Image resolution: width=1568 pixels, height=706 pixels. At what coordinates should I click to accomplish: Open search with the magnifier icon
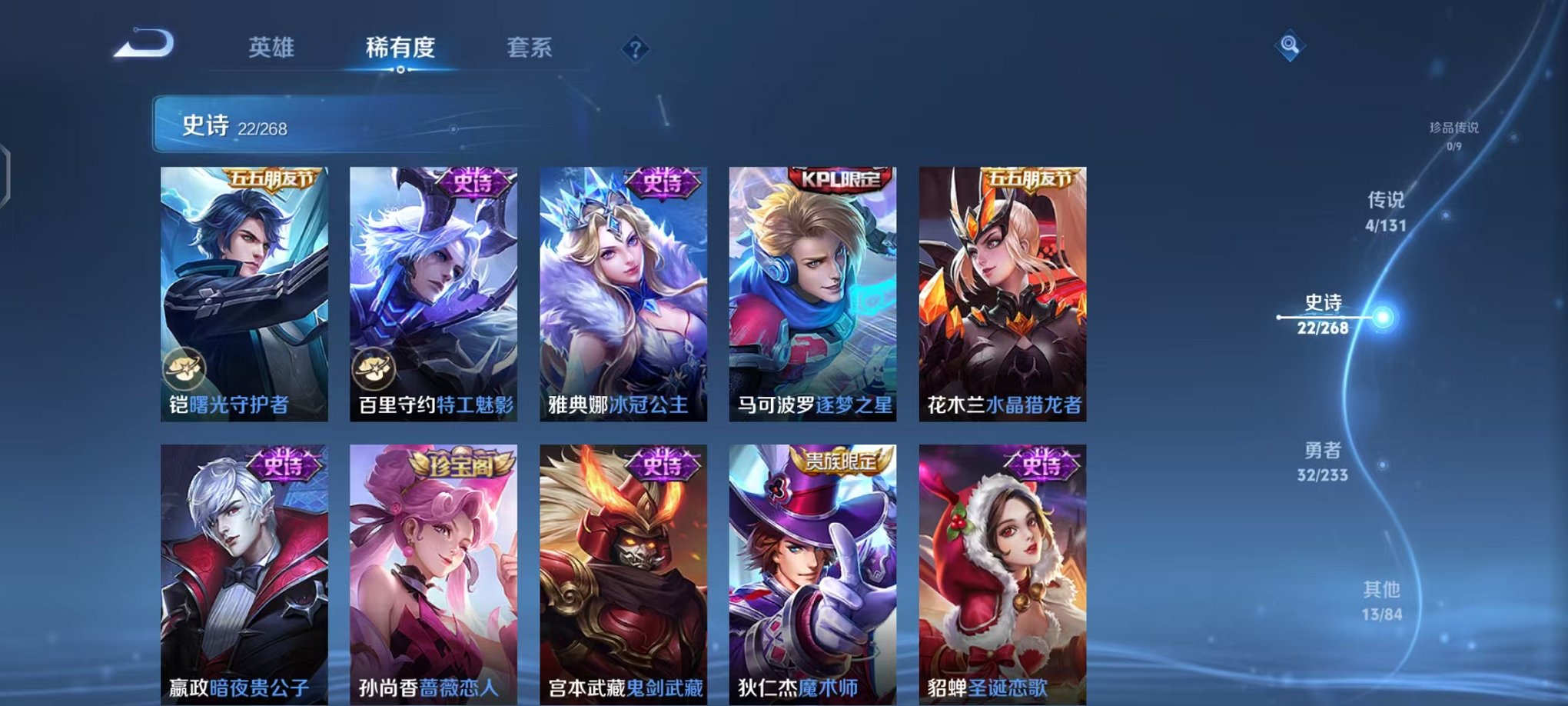point(1291,44)
